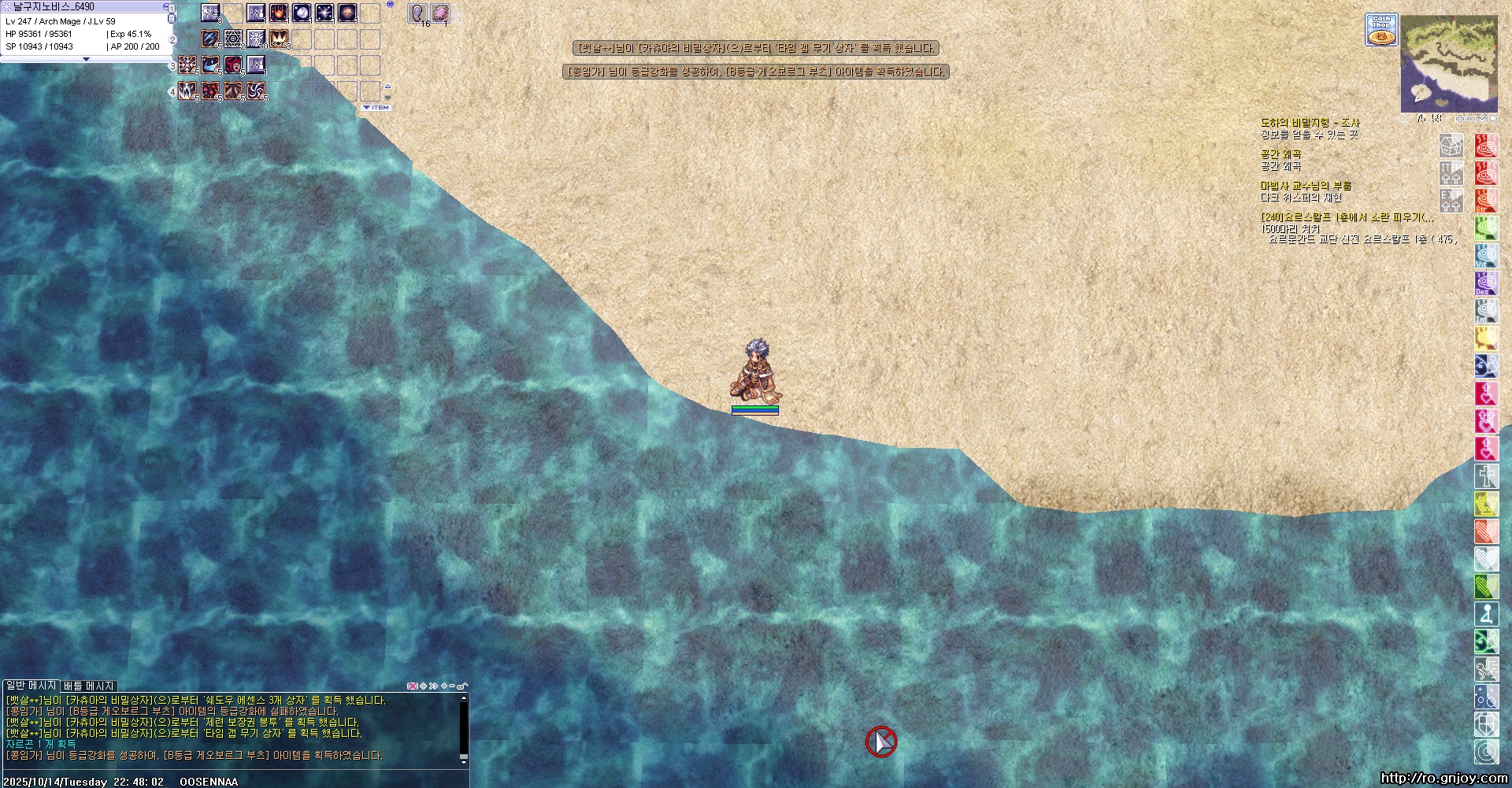This screenshot has width=1512, height=788.
Task: Close the skill hotbar with its X button
Action: pyautogui.click(x=390, y=5)
